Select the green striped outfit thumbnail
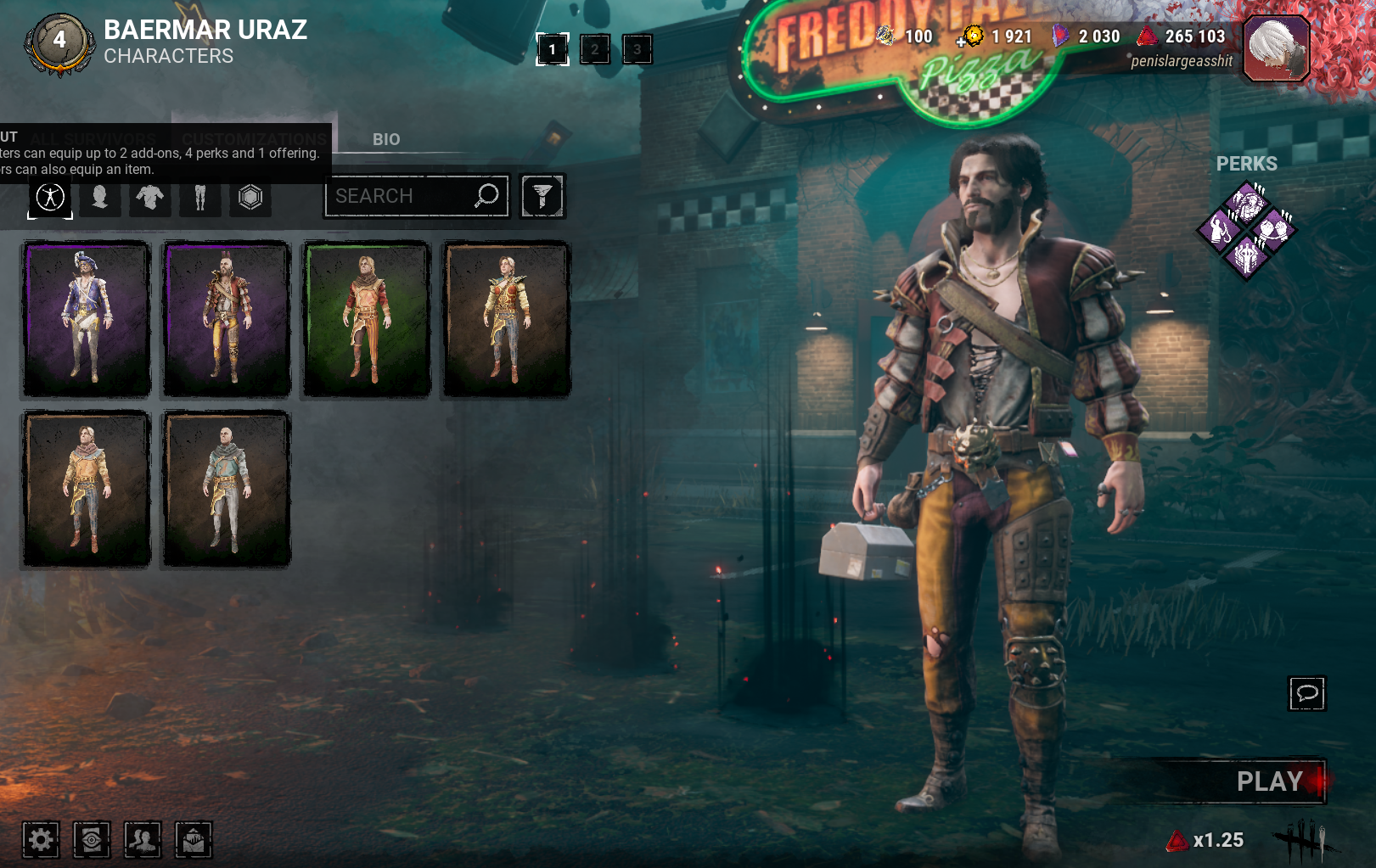1376x868 pixels. click(366, 319)
